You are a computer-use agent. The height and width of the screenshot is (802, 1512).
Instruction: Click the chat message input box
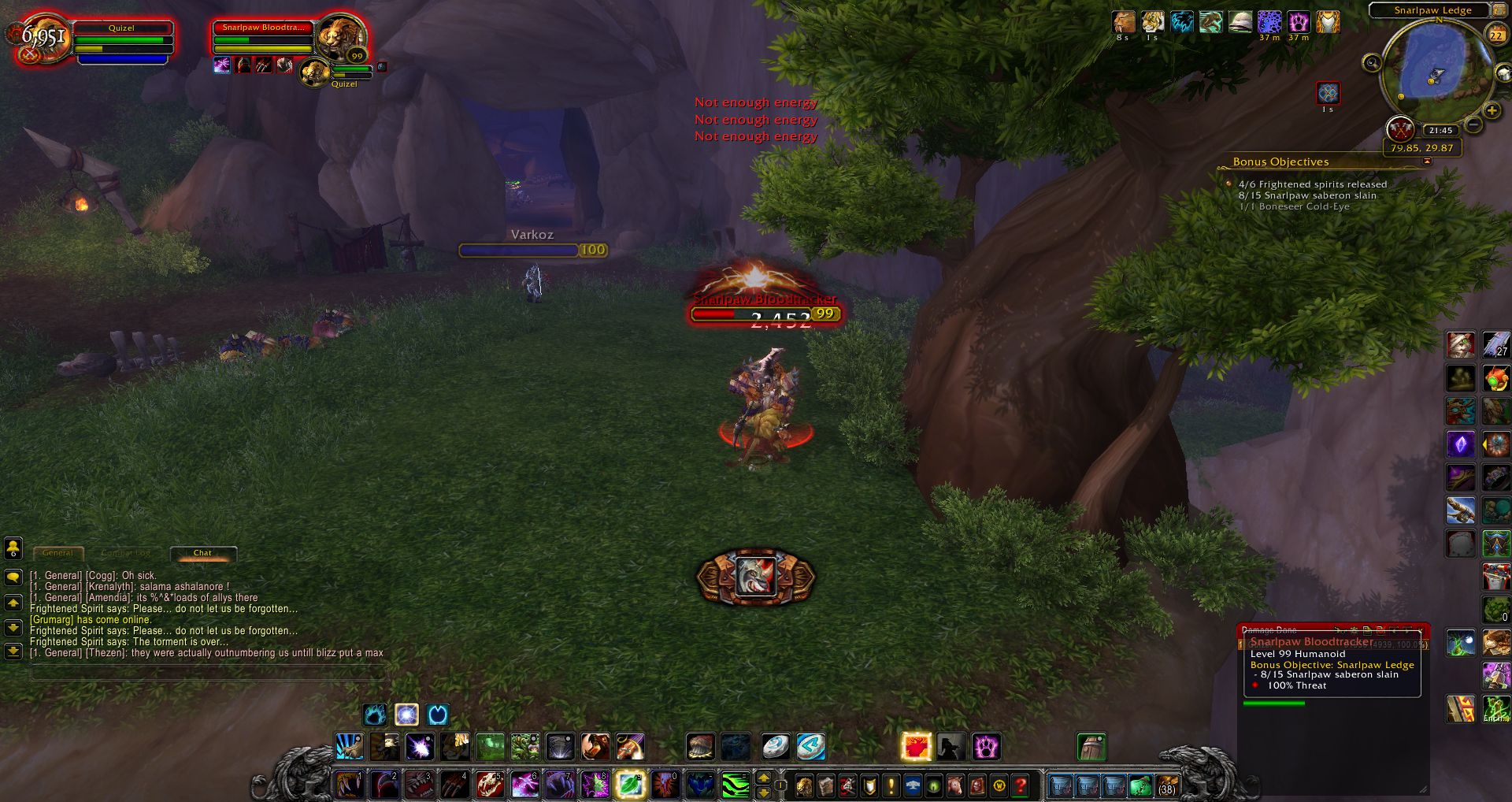(206, 673)
